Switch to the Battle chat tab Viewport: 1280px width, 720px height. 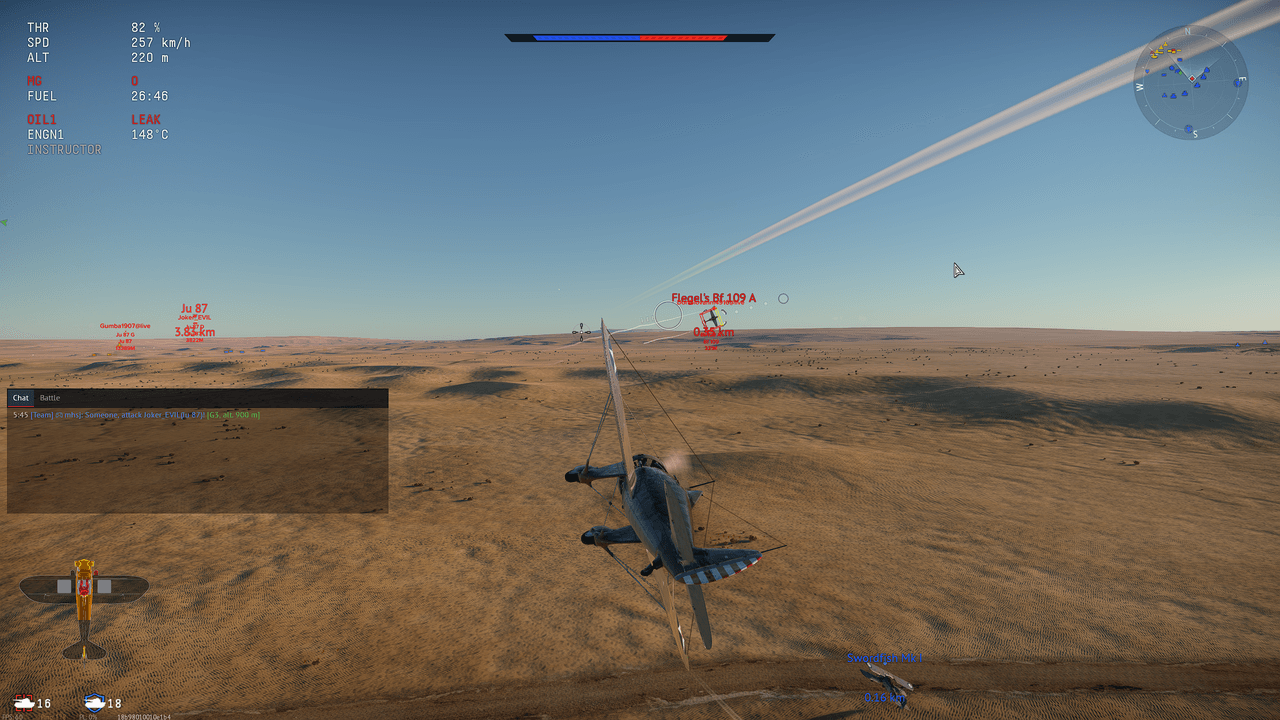click(50, 398)
